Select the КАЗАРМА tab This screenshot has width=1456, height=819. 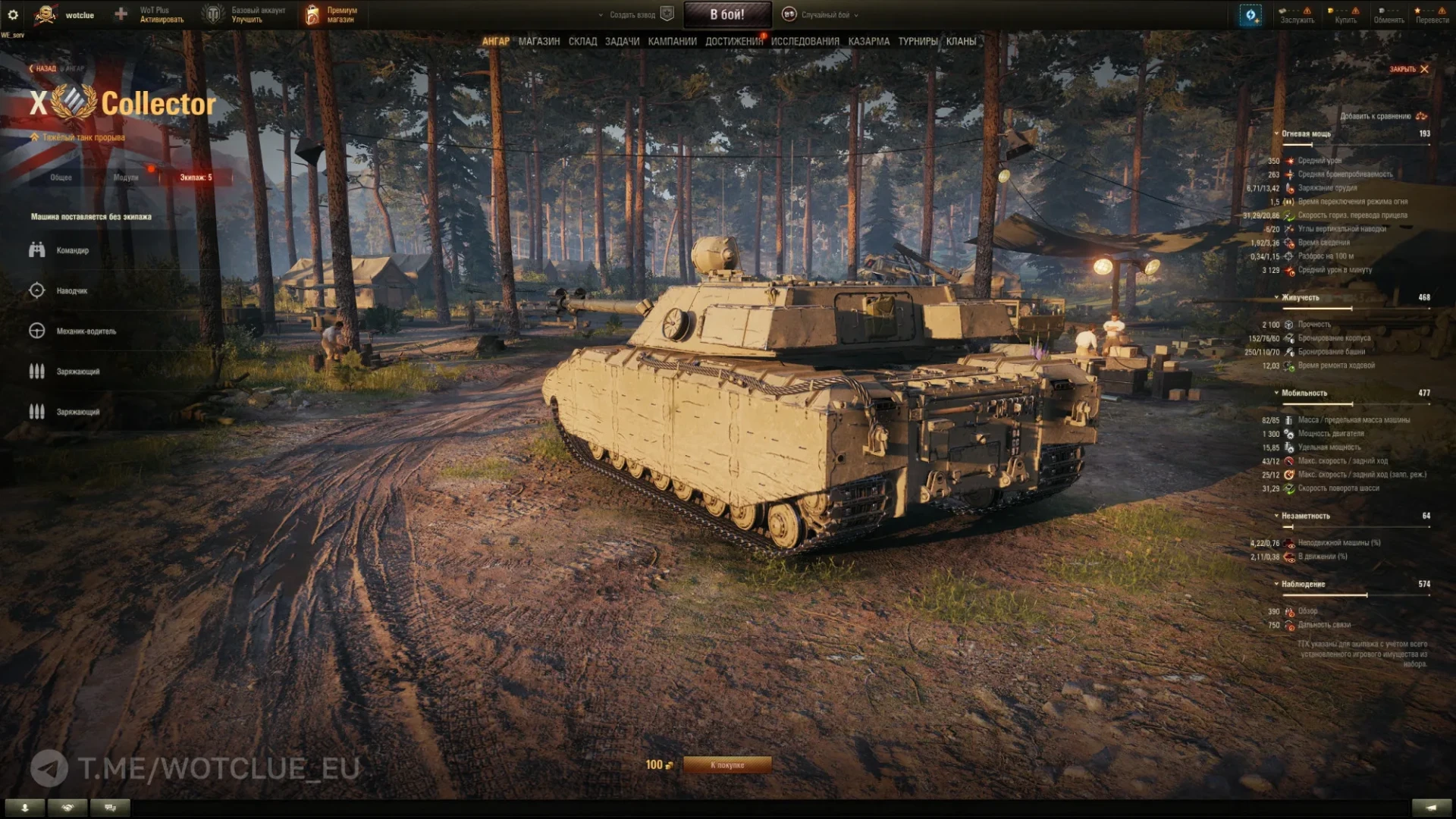868,42
